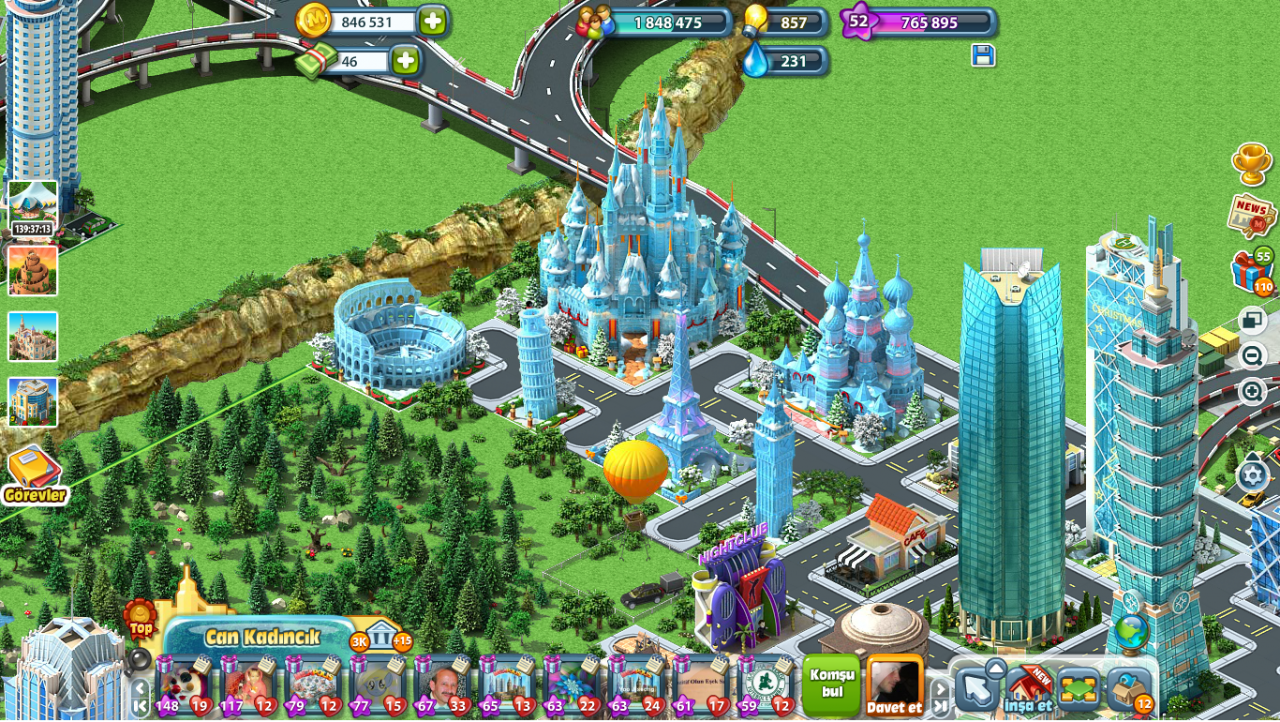Visit the neighbor with level 148
The image size is (1280, 722).
coord(184,686)
